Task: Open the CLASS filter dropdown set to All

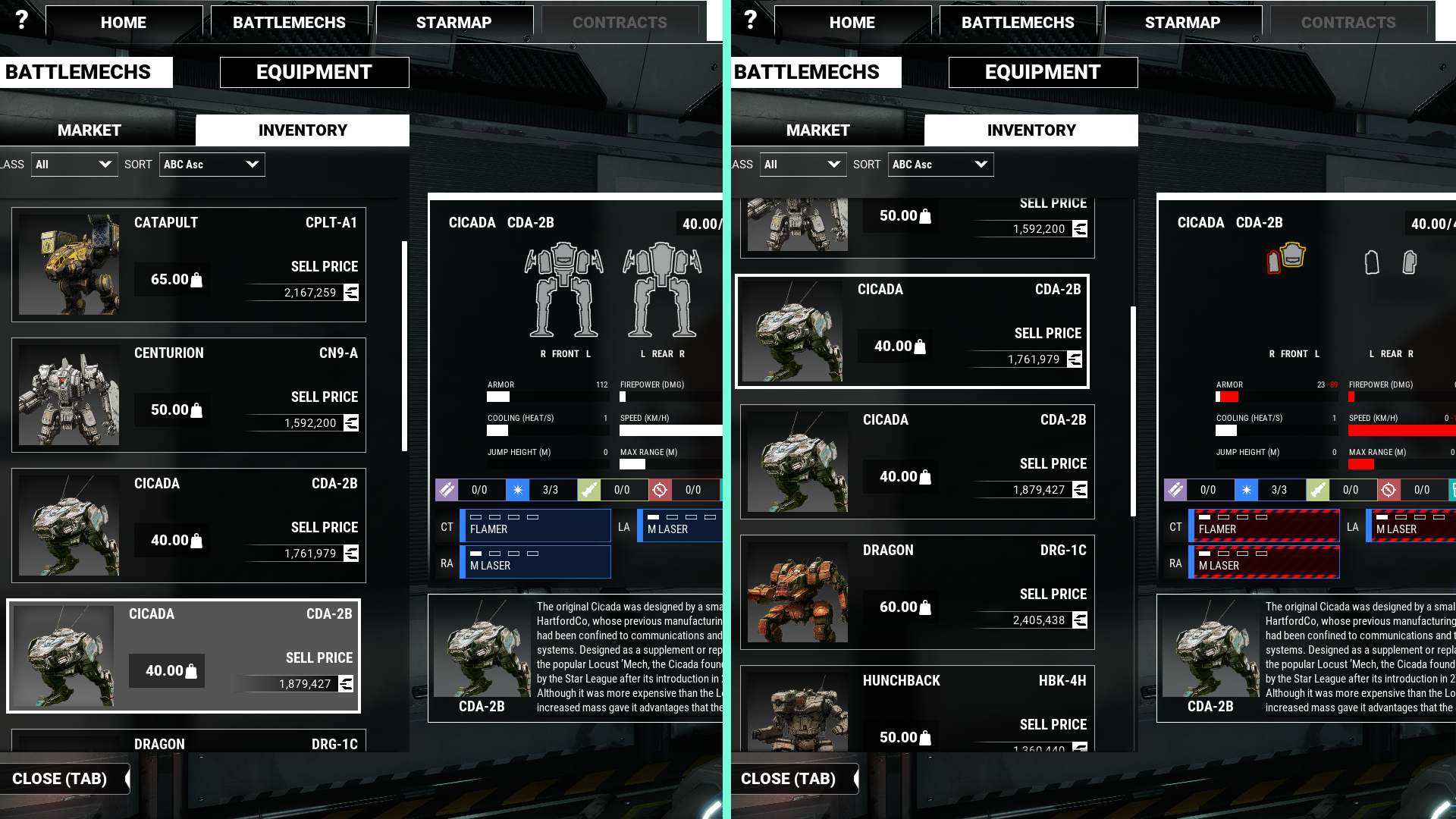Action: coord(74,165)
